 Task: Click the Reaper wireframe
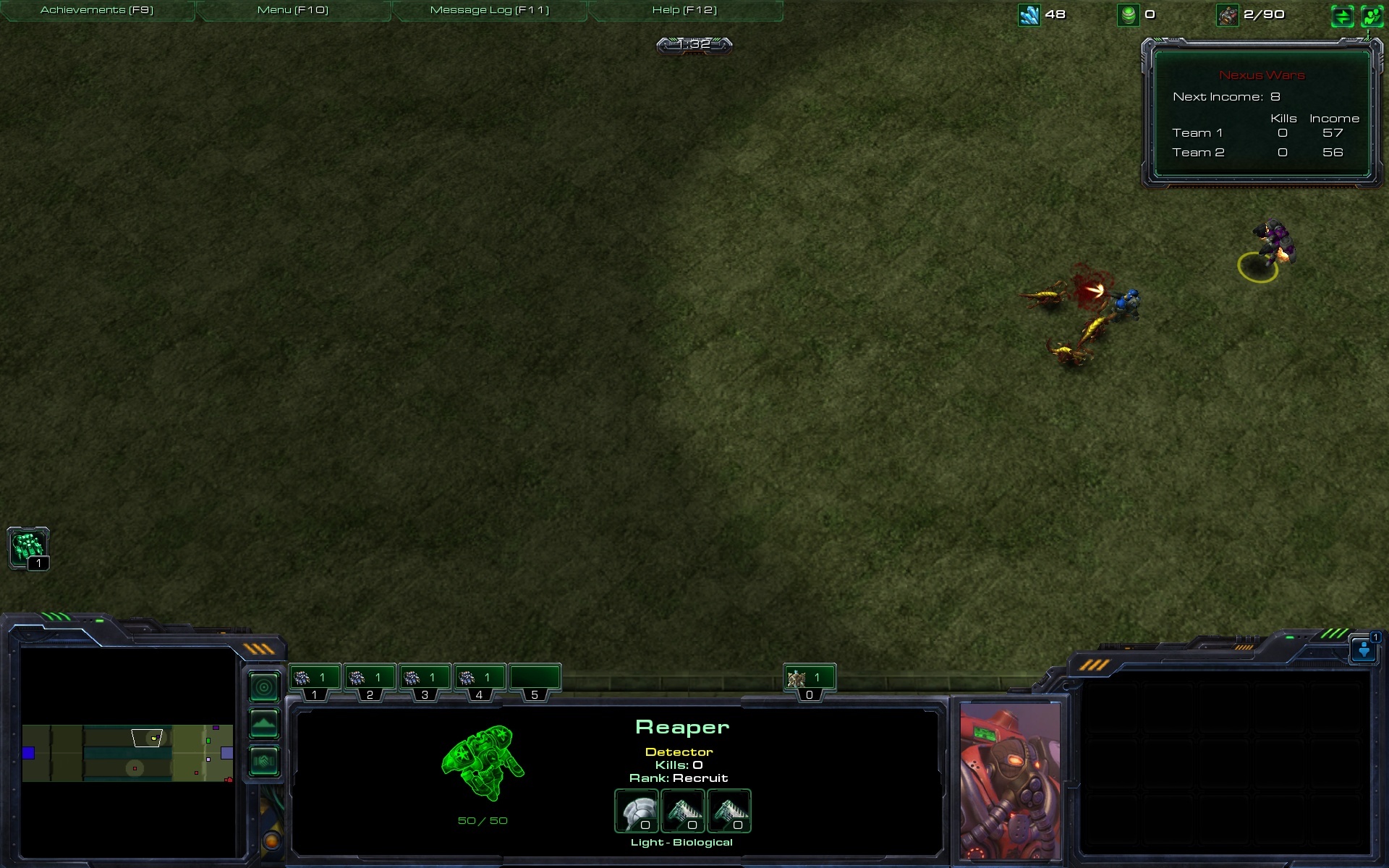point(483,764)
